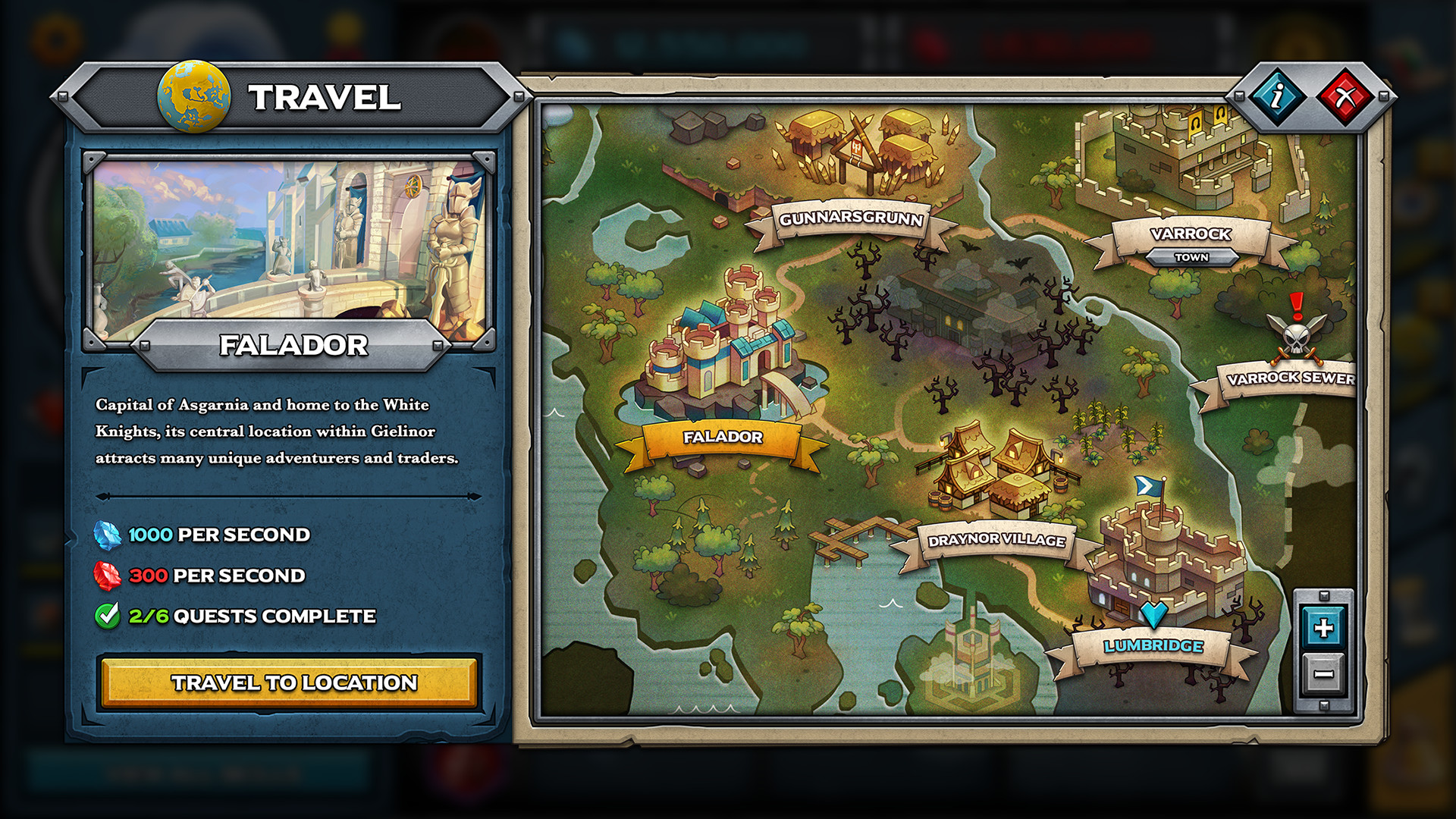
Task: Select the Draynor Village banner
Action: click(996, 541)
